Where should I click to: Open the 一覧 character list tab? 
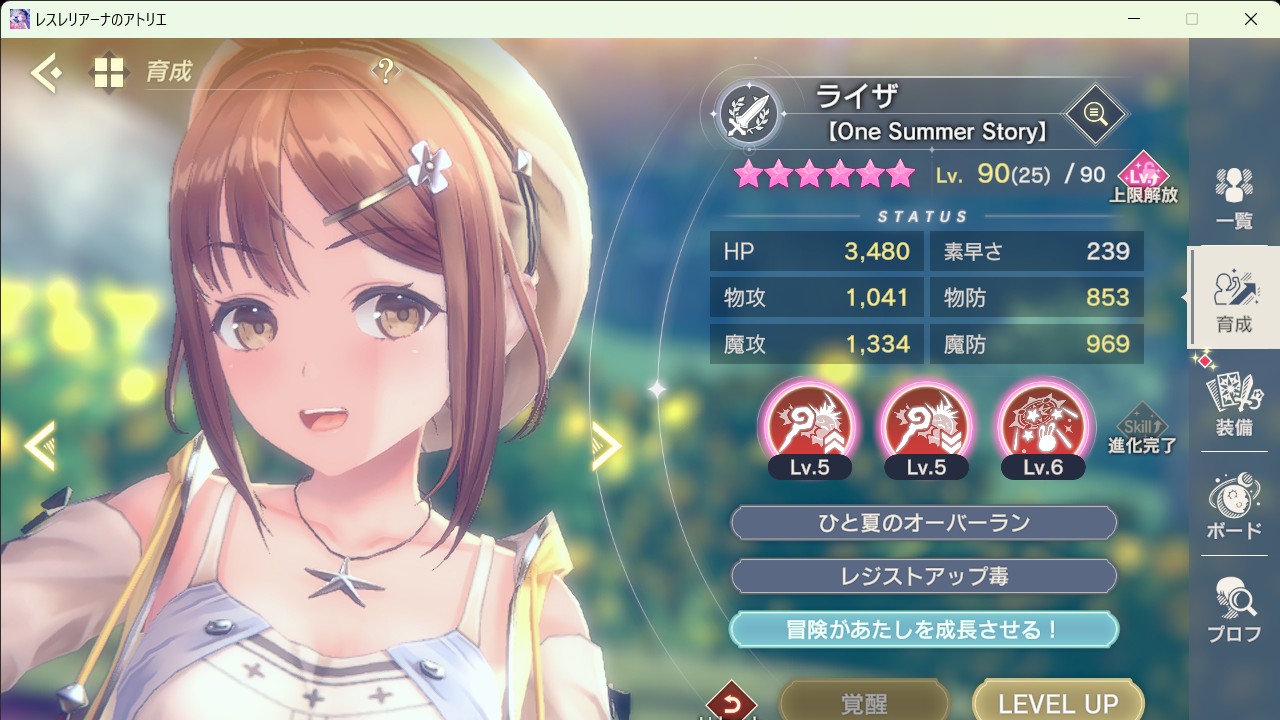pos(1234,198)
